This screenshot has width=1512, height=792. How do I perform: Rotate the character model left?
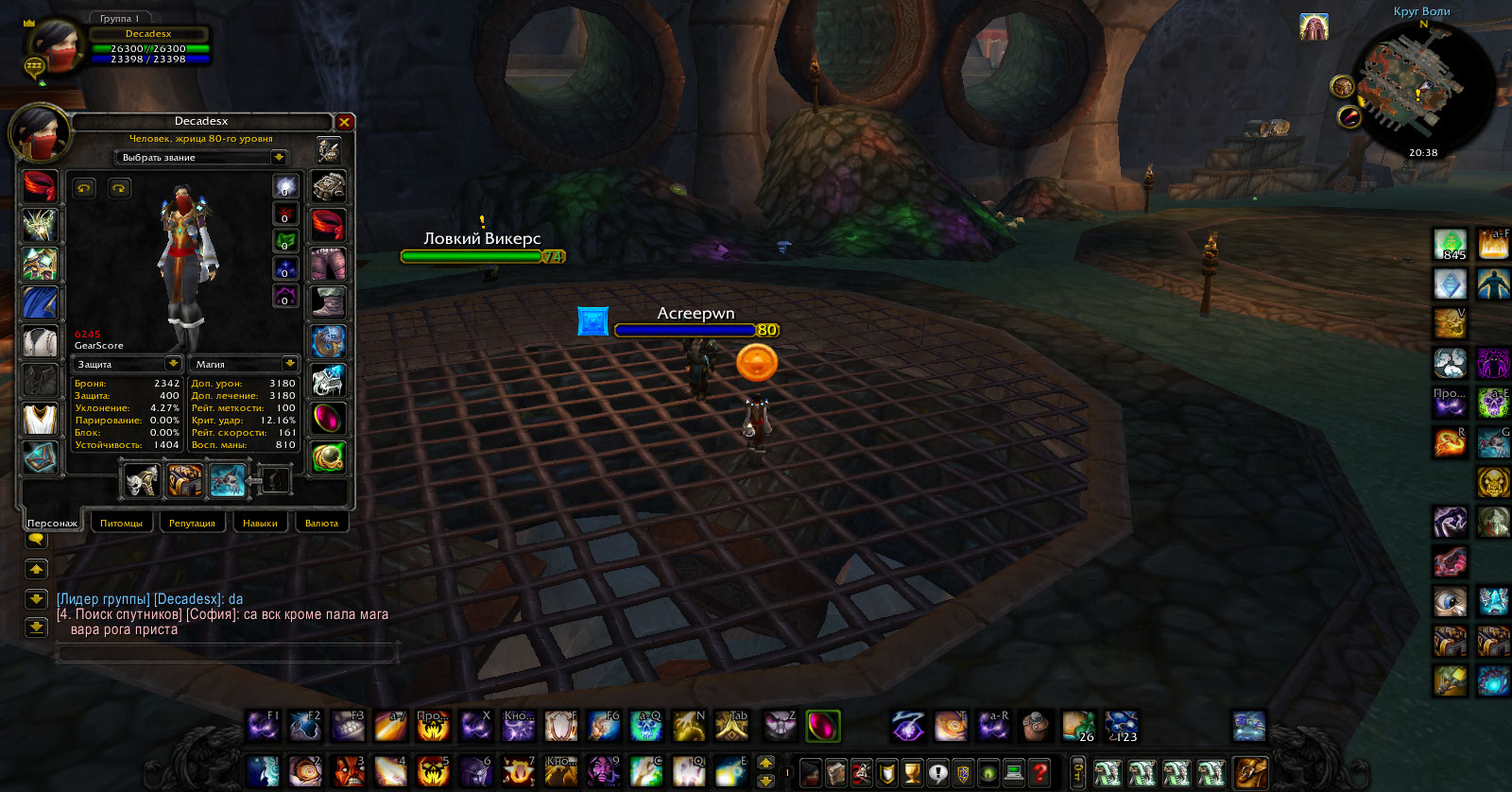tap(84, 188)
